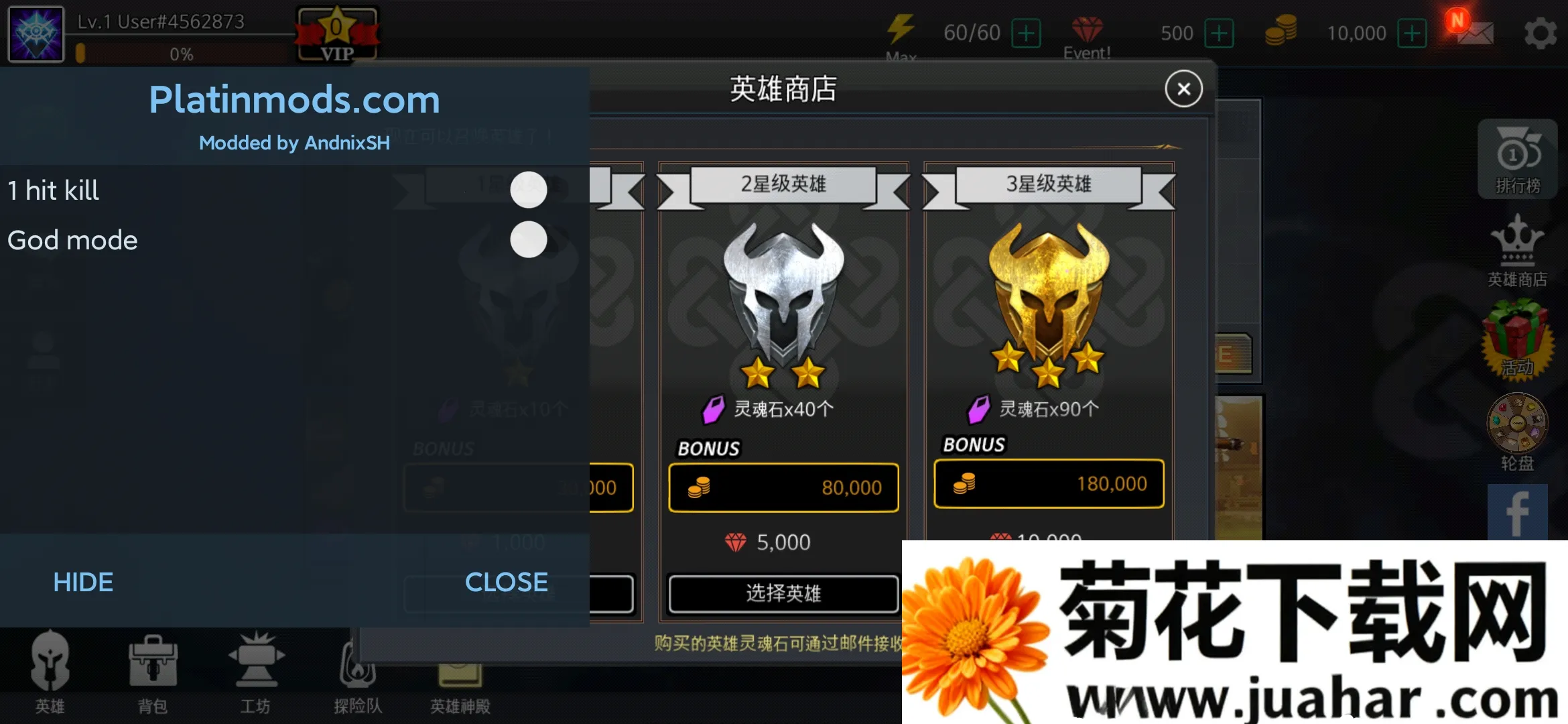The height and width of the screenshot is (724, 1568).
Task: Open the settings gear
Action: 1541,32
